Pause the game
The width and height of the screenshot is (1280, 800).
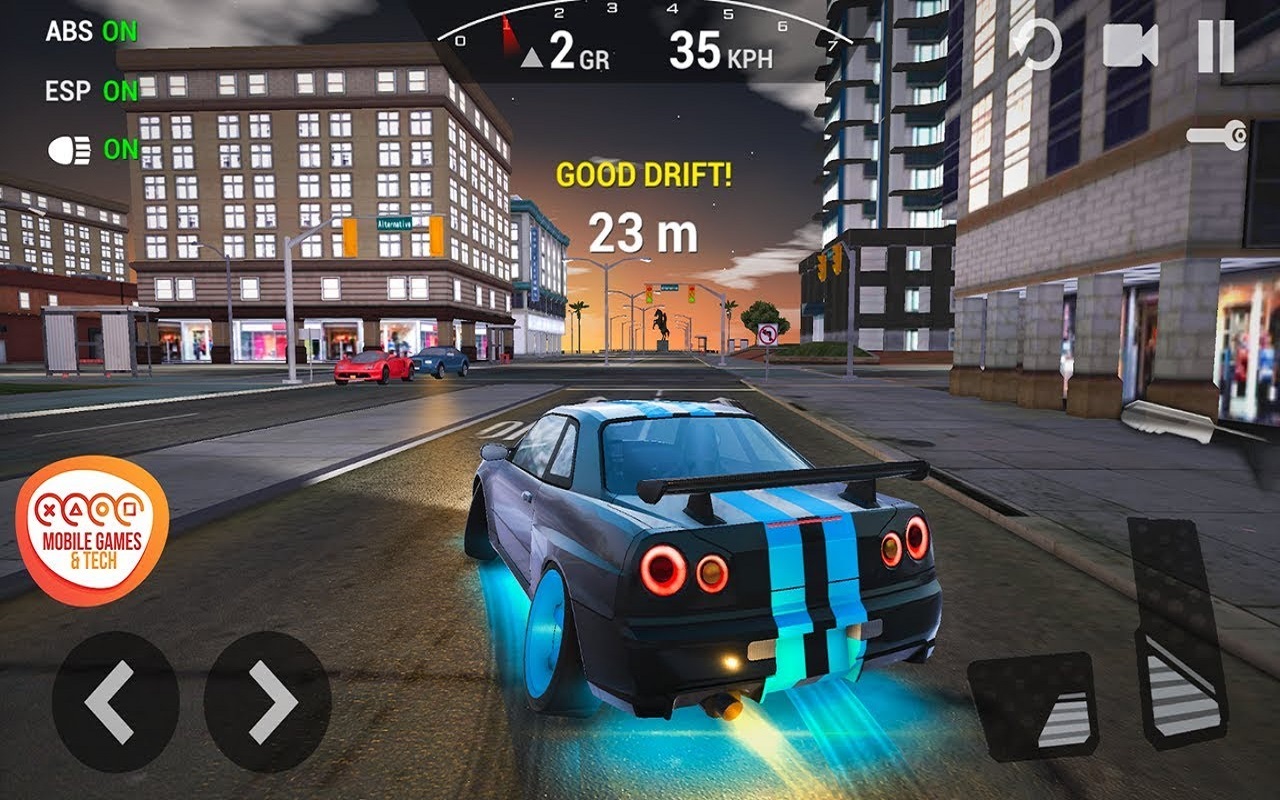click(1215, 46)
